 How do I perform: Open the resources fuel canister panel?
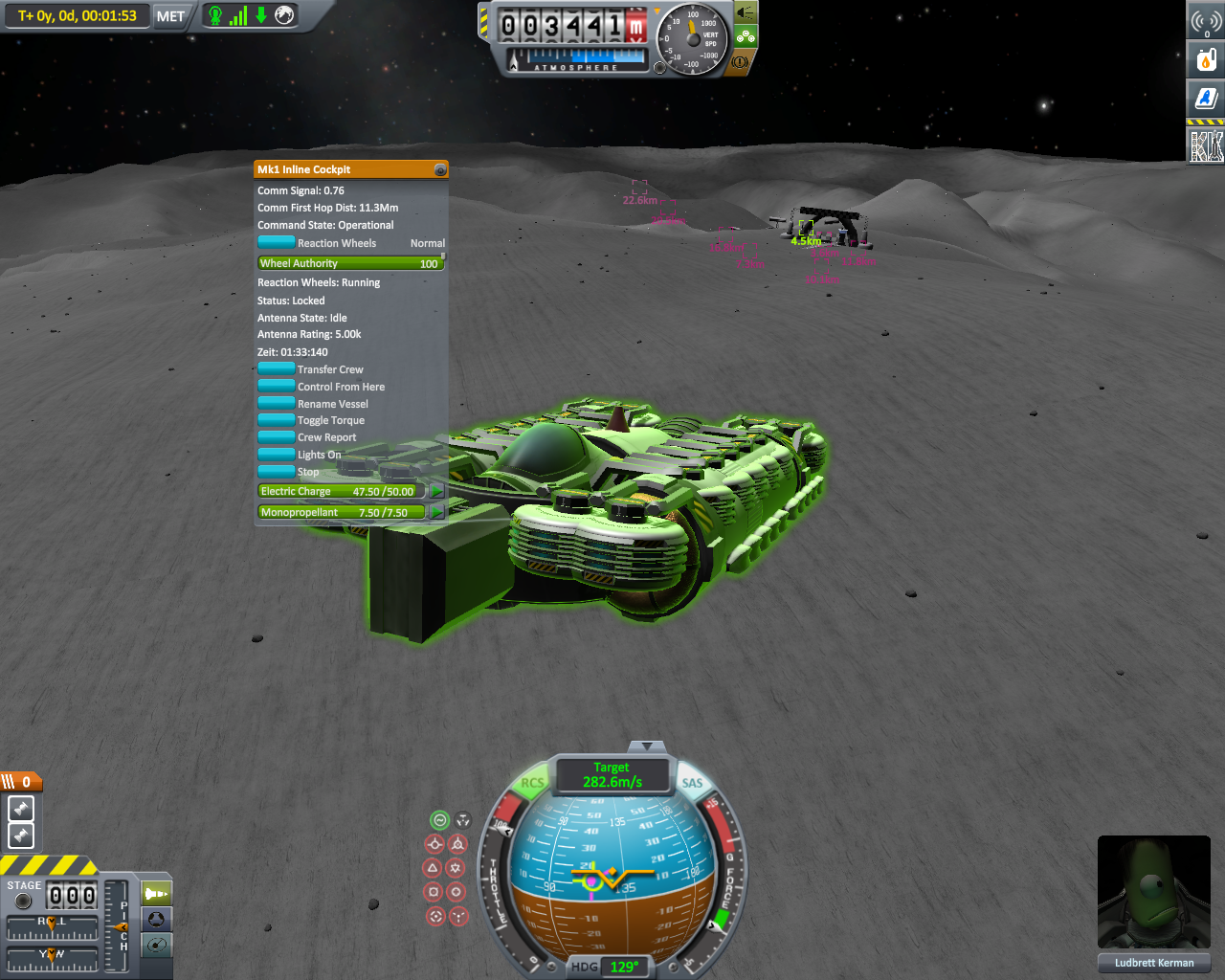coord(1206,59)
